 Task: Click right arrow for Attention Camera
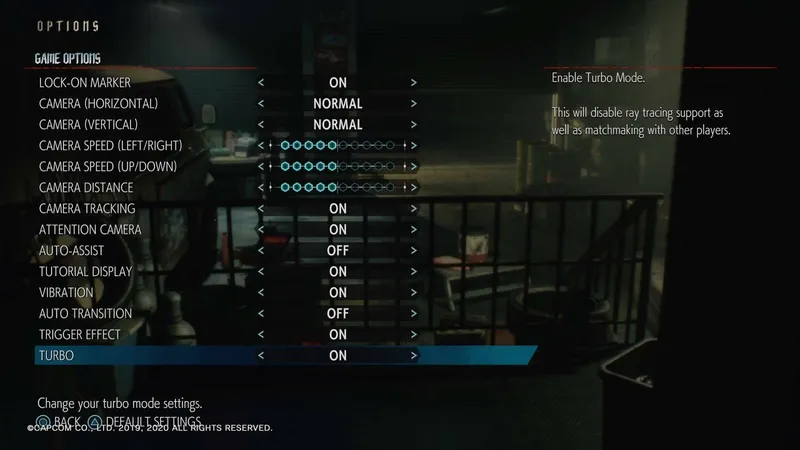pos(413,230)
